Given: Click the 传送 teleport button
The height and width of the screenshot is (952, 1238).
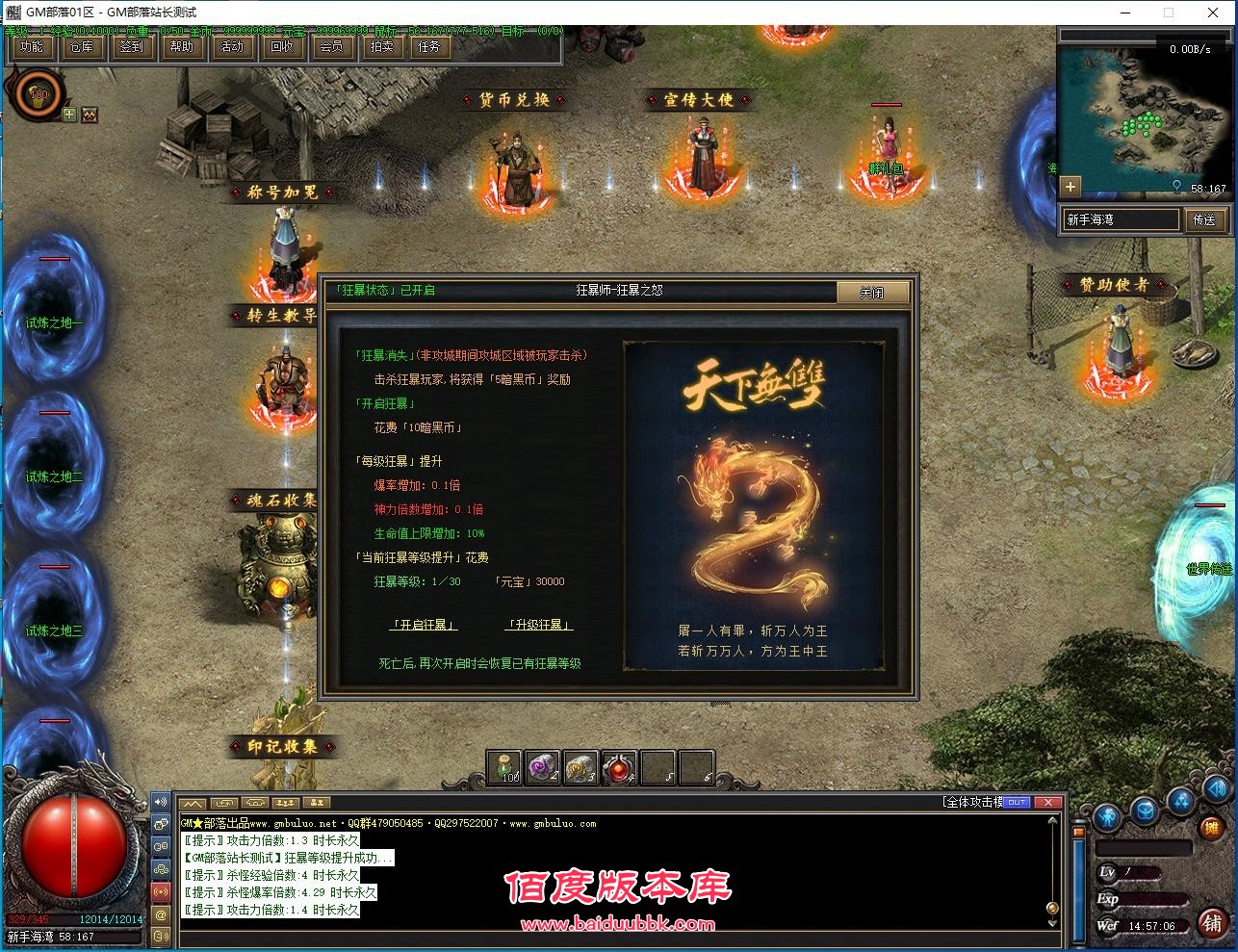Looking at the screenshot, I should tap(1204, 219).
